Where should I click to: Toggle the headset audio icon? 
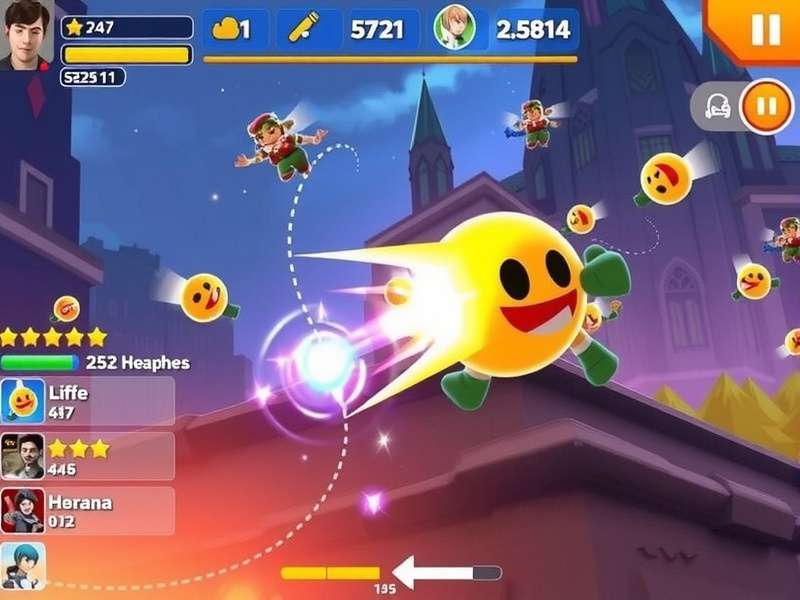click(x=717, y=106)
